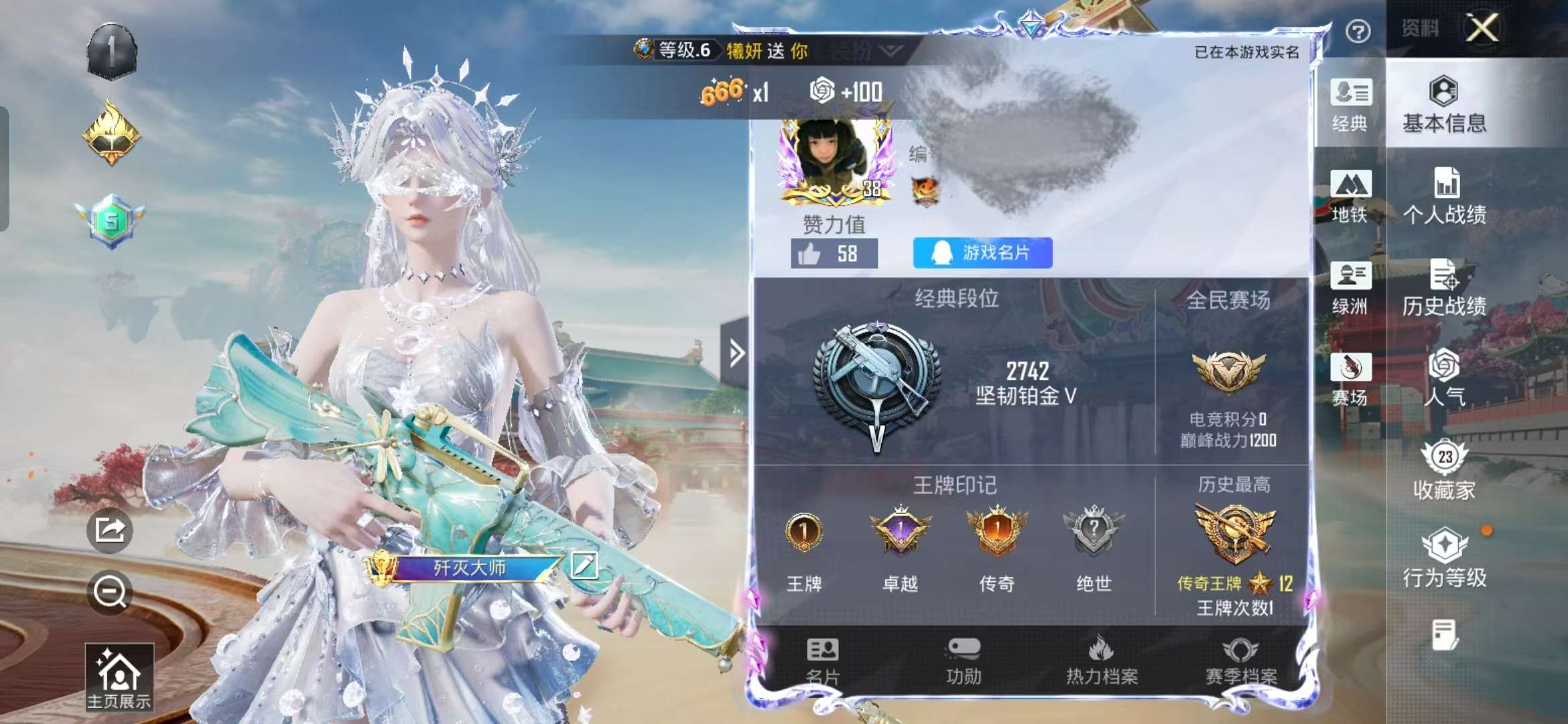Open the 收藏家 collector section
This screenshot has height=724, width=1568.
pyautogui.click(x=1445, y=470)
